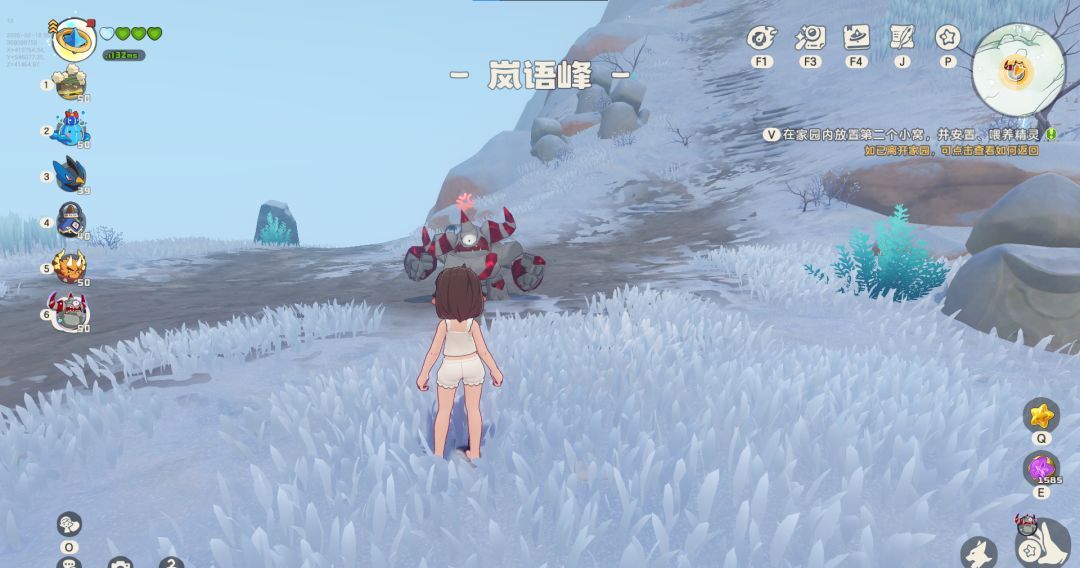
Task: Open the mushroom-shaped O menu icon
Action: (x=69, y=525)
